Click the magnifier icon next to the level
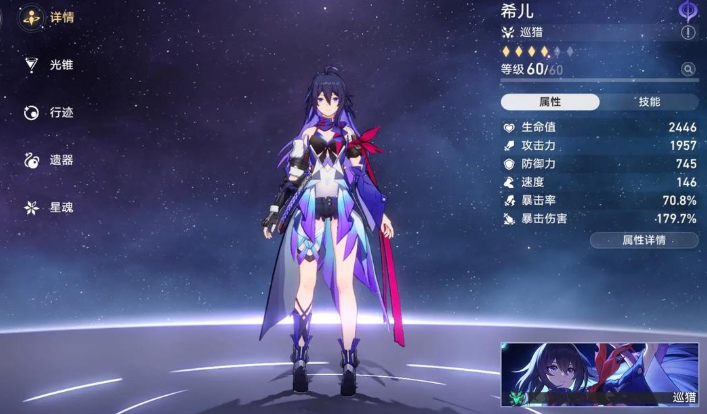Screen dimensions: 707x414 [x=688, y=69]
